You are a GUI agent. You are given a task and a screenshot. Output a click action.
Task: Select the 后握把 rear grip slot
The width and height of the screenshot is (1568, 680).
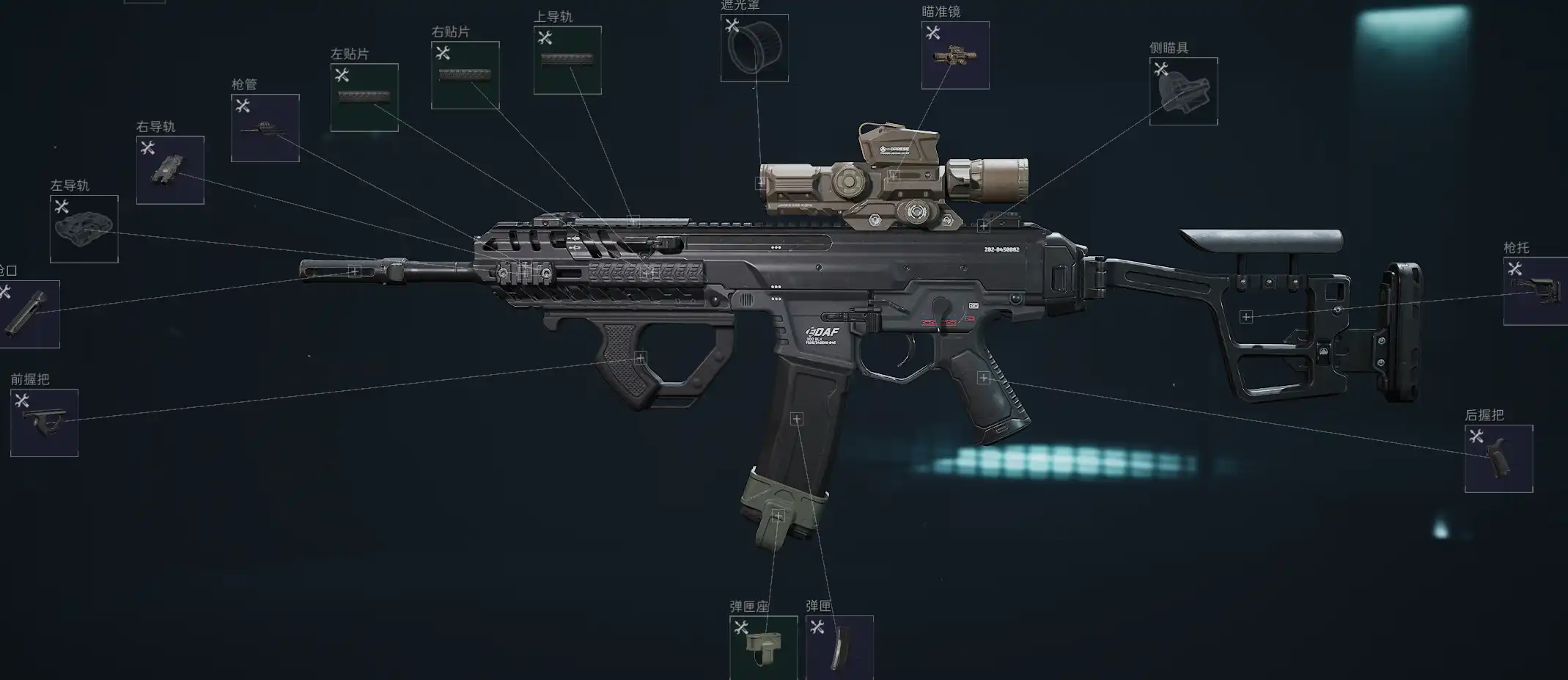1498,458
